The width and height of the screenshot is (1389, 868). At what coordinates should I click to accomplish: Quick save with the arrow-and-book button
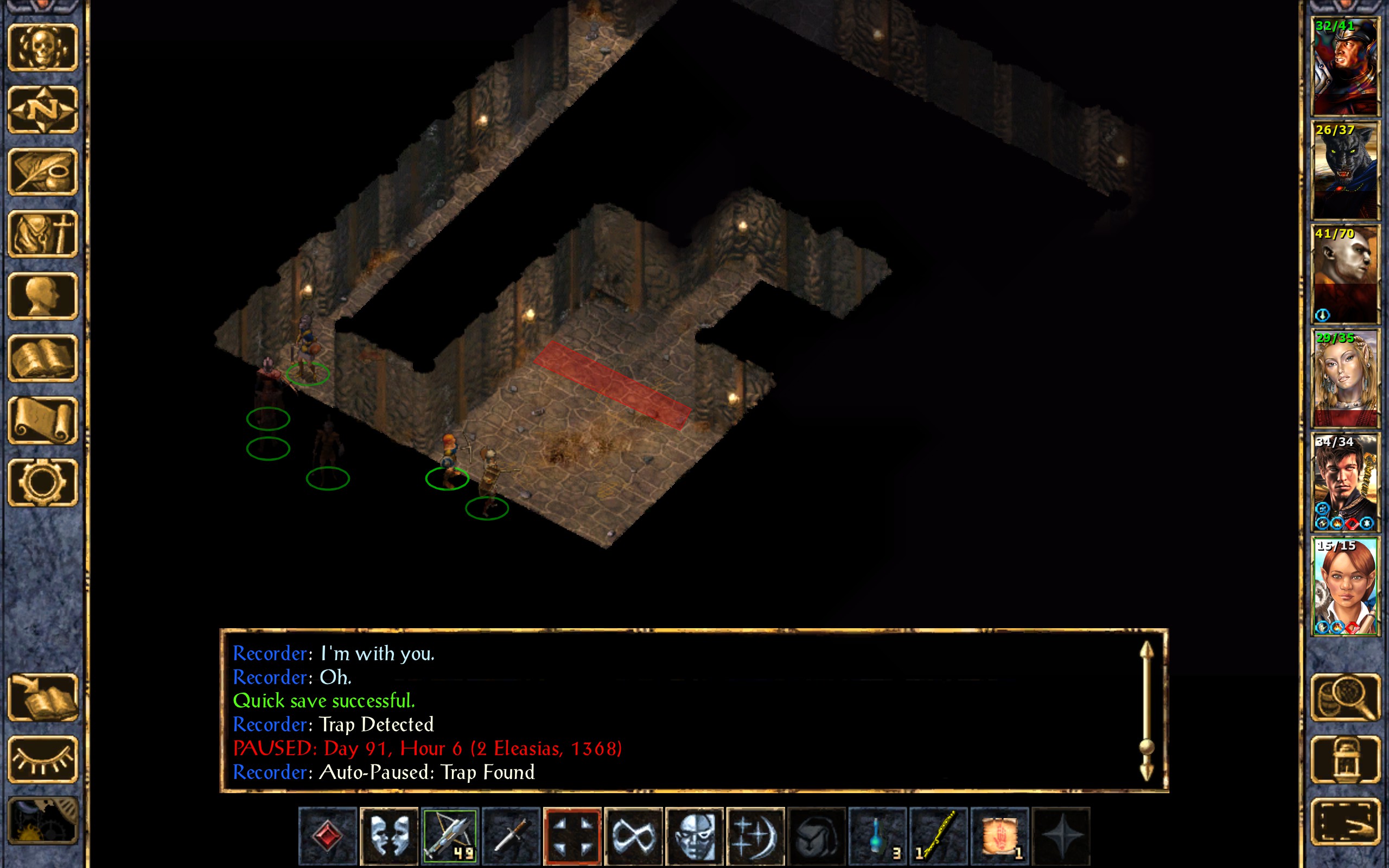(x=42, y=697)
